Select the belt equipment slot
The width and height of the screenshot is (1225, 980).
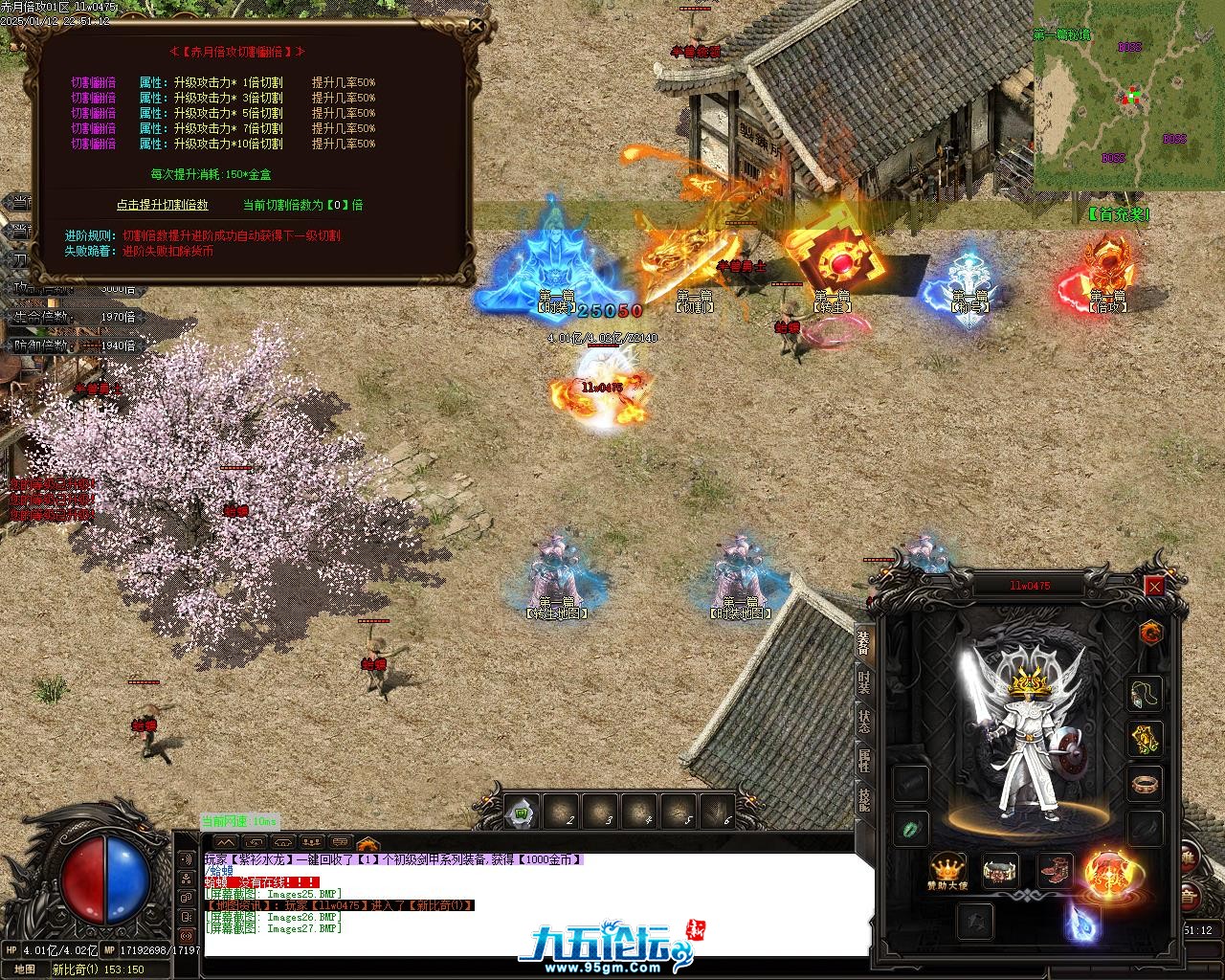pos(1000,871)
